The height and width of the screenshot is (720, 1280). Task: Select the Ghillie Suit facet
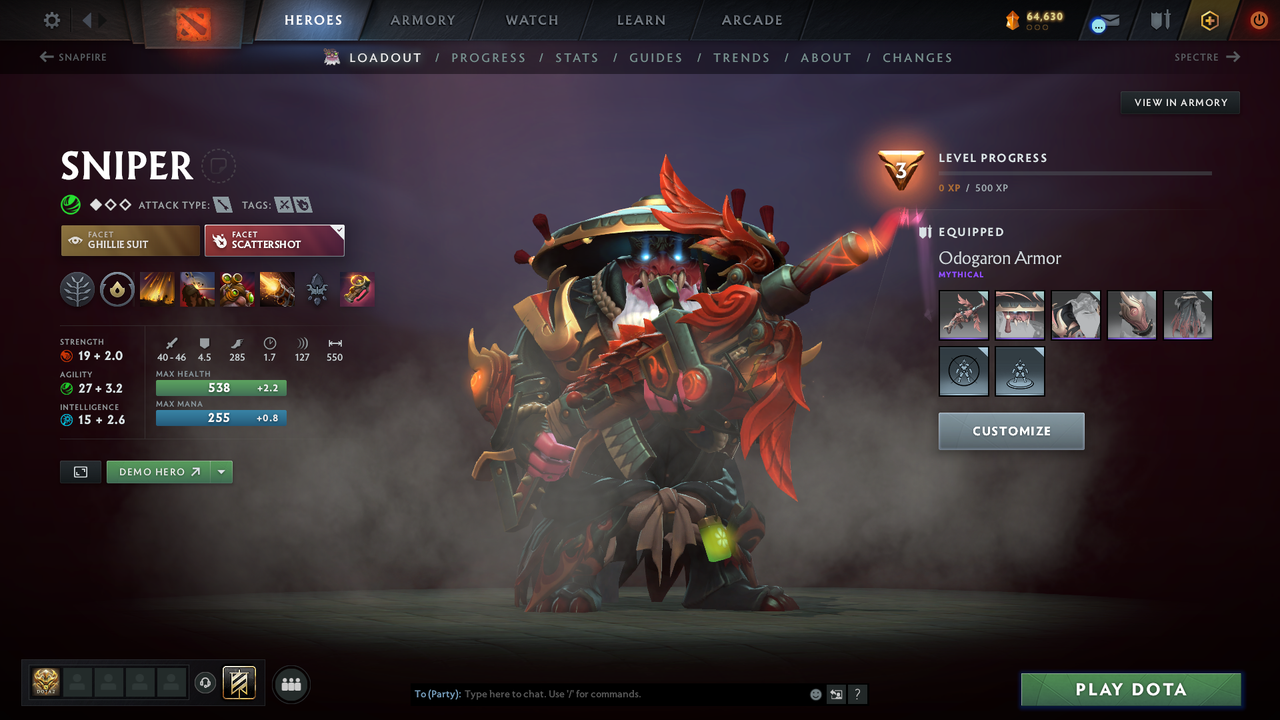(x=130, y=240)
